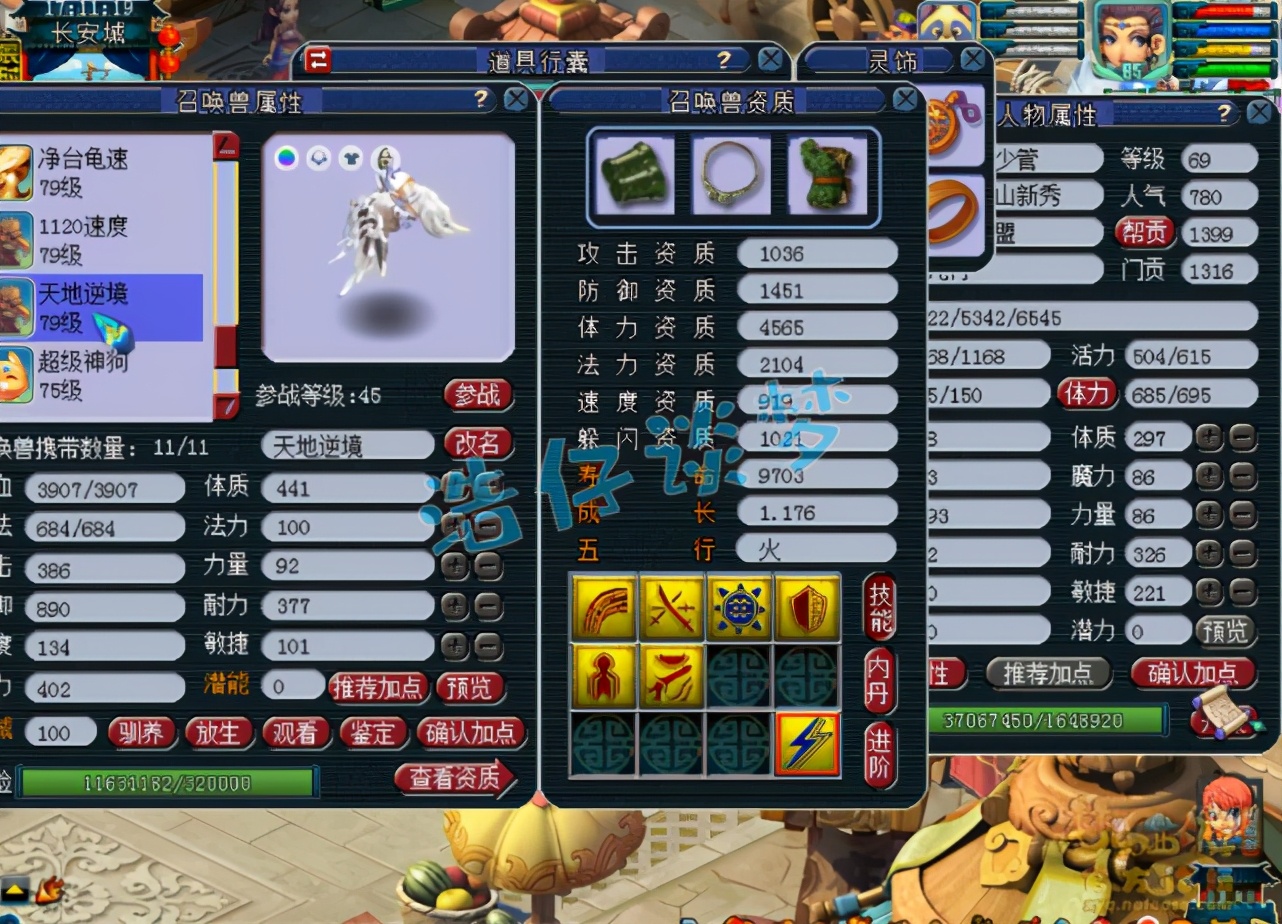Viewport: 1282px width, 924px height.
Task: Switch to the 内丹 tab
Action: click(880, 680)
